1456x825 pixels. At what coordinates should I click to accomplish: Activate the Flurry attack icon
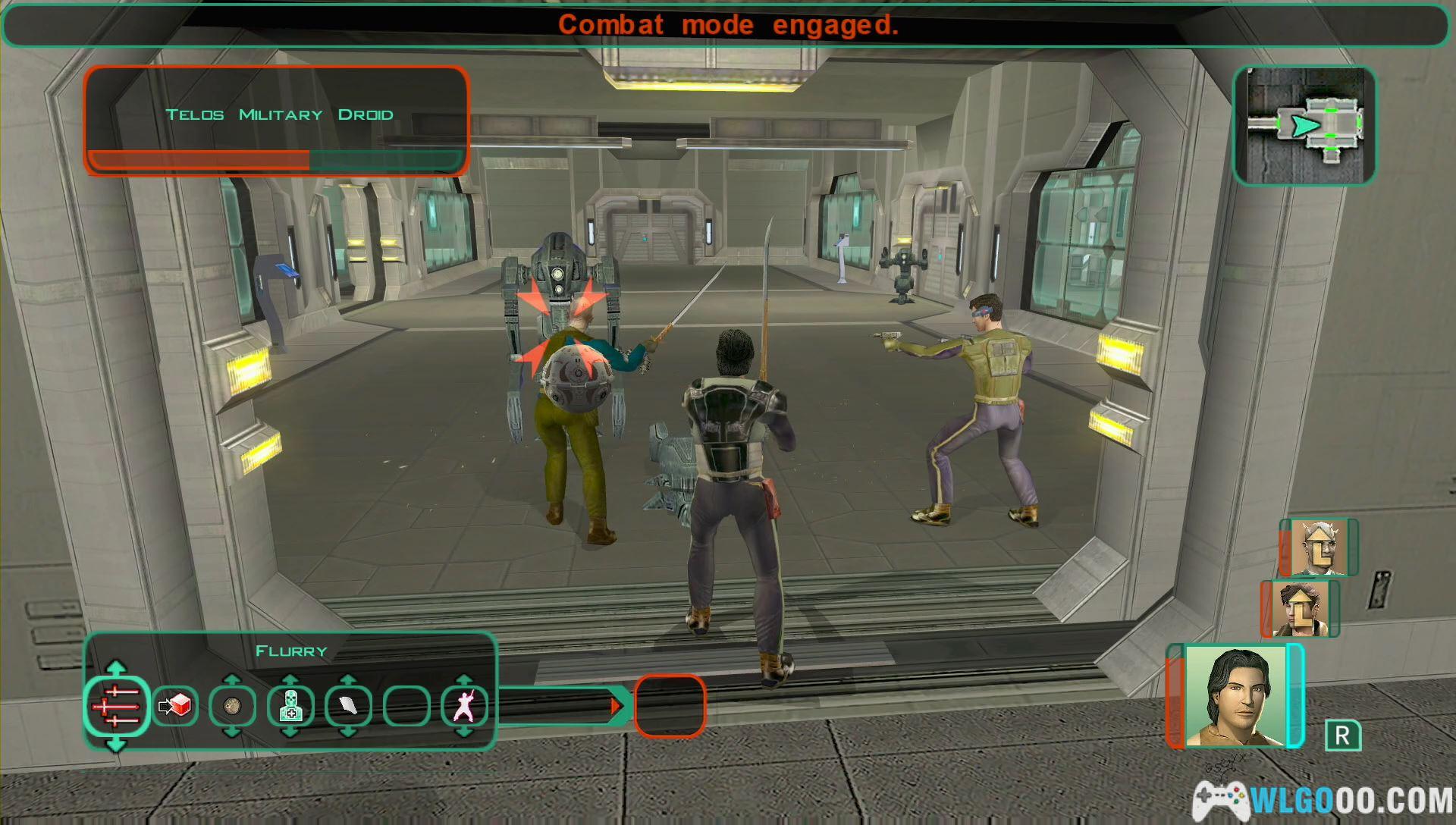tap(116, 707)
